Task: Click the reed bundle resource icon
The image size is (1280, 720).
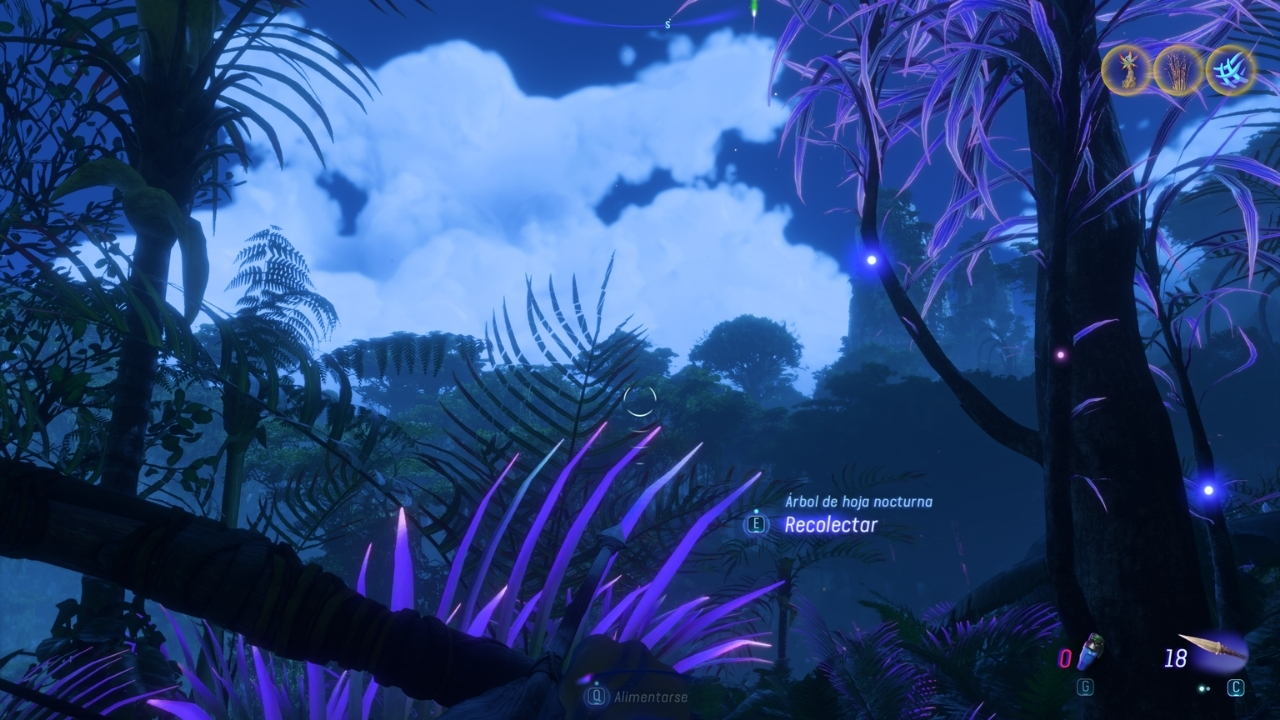Action: click(1178, 70)
